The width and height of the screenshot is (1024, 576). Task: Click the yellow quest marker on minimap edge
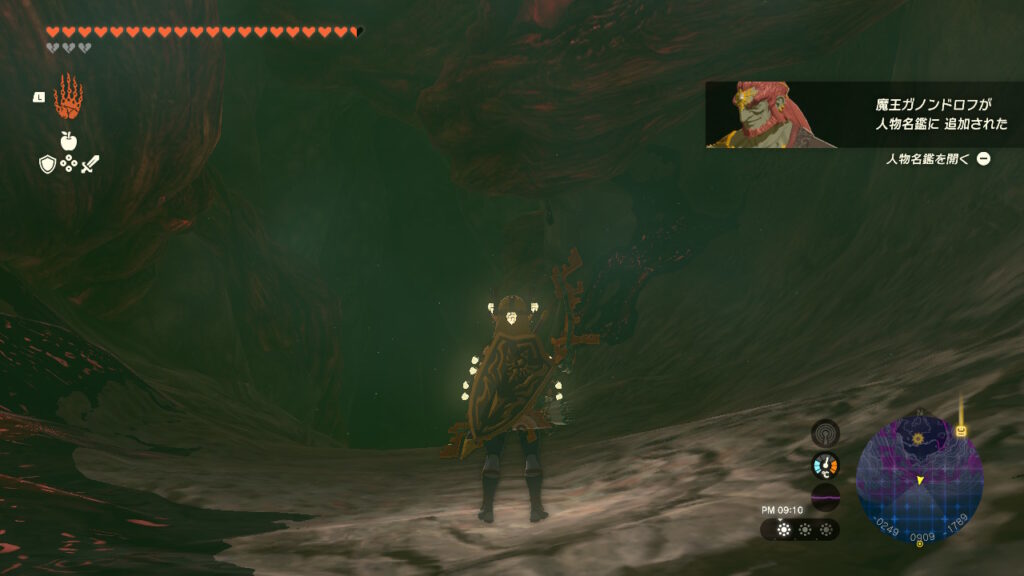point(961,431)
